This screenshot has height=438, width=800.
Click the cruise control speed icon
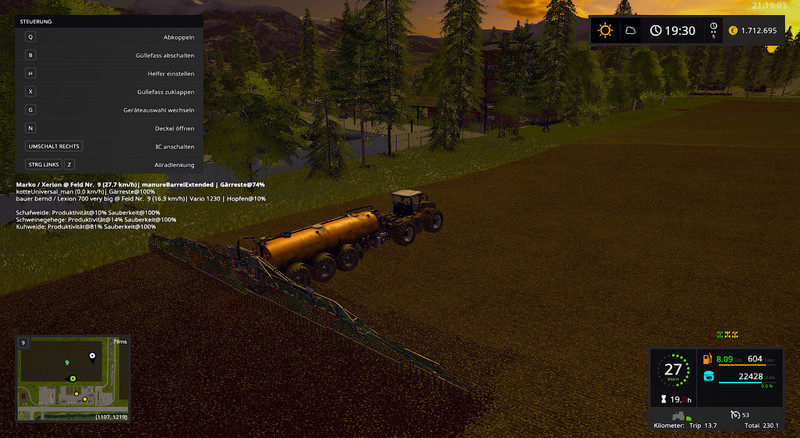pyautogui.click(x=734, y=414)
